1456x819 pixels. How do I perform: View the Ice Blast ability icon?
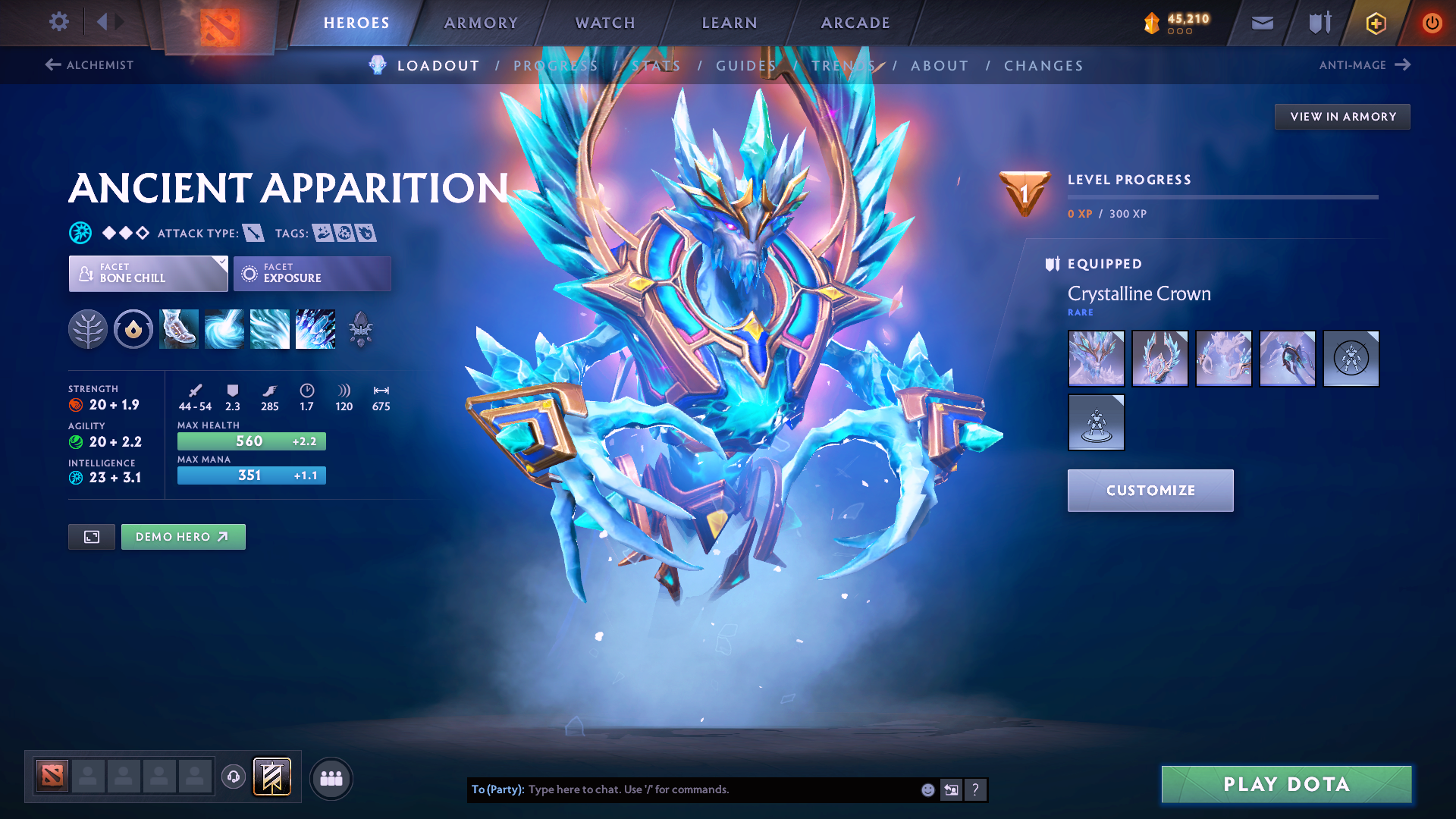point(315,329)
